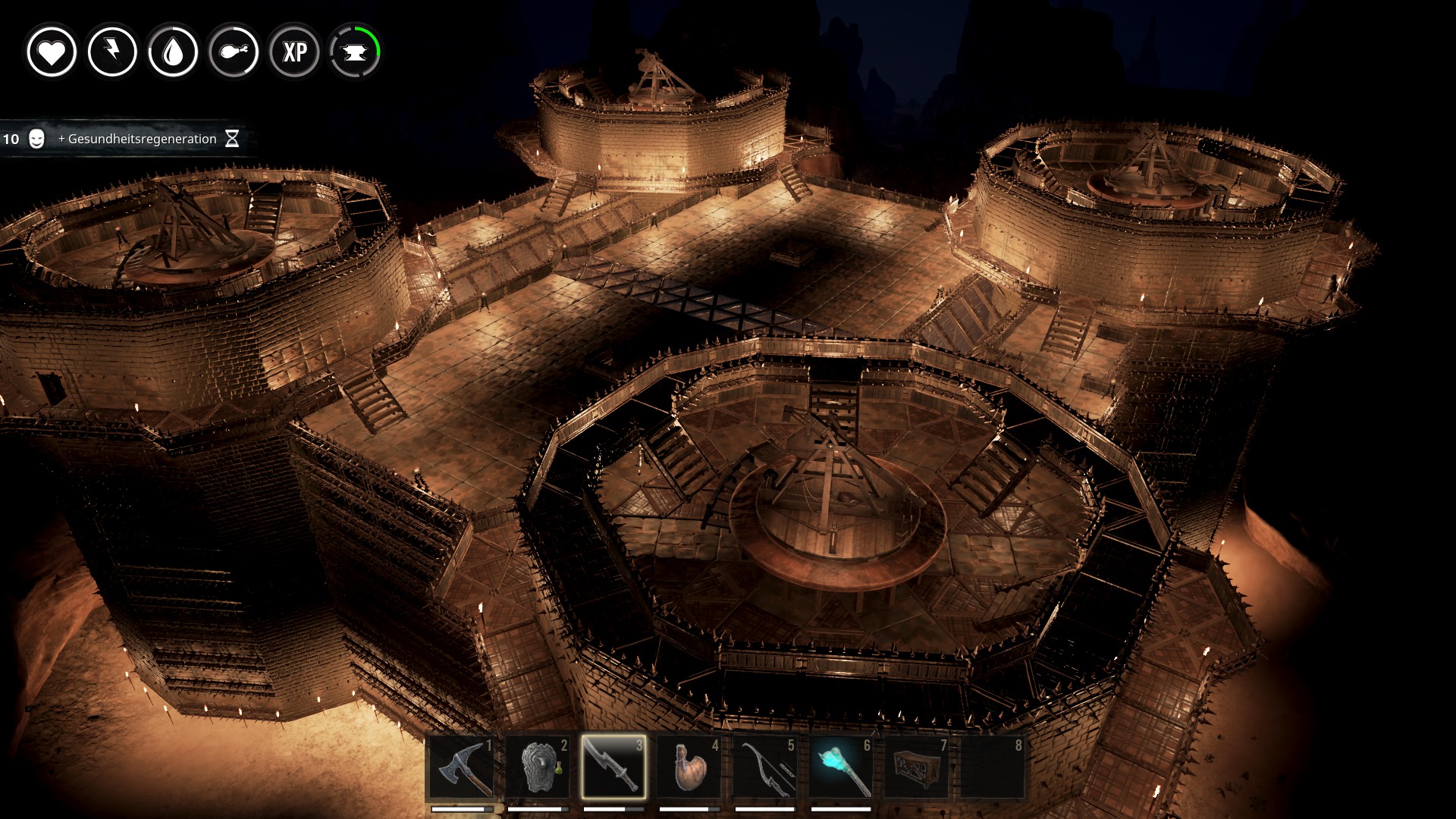Click the meat drumstick hunger icon
The width and height of the screenshot is (1456, 819).
pyautogui.click(x=234, y=52)
